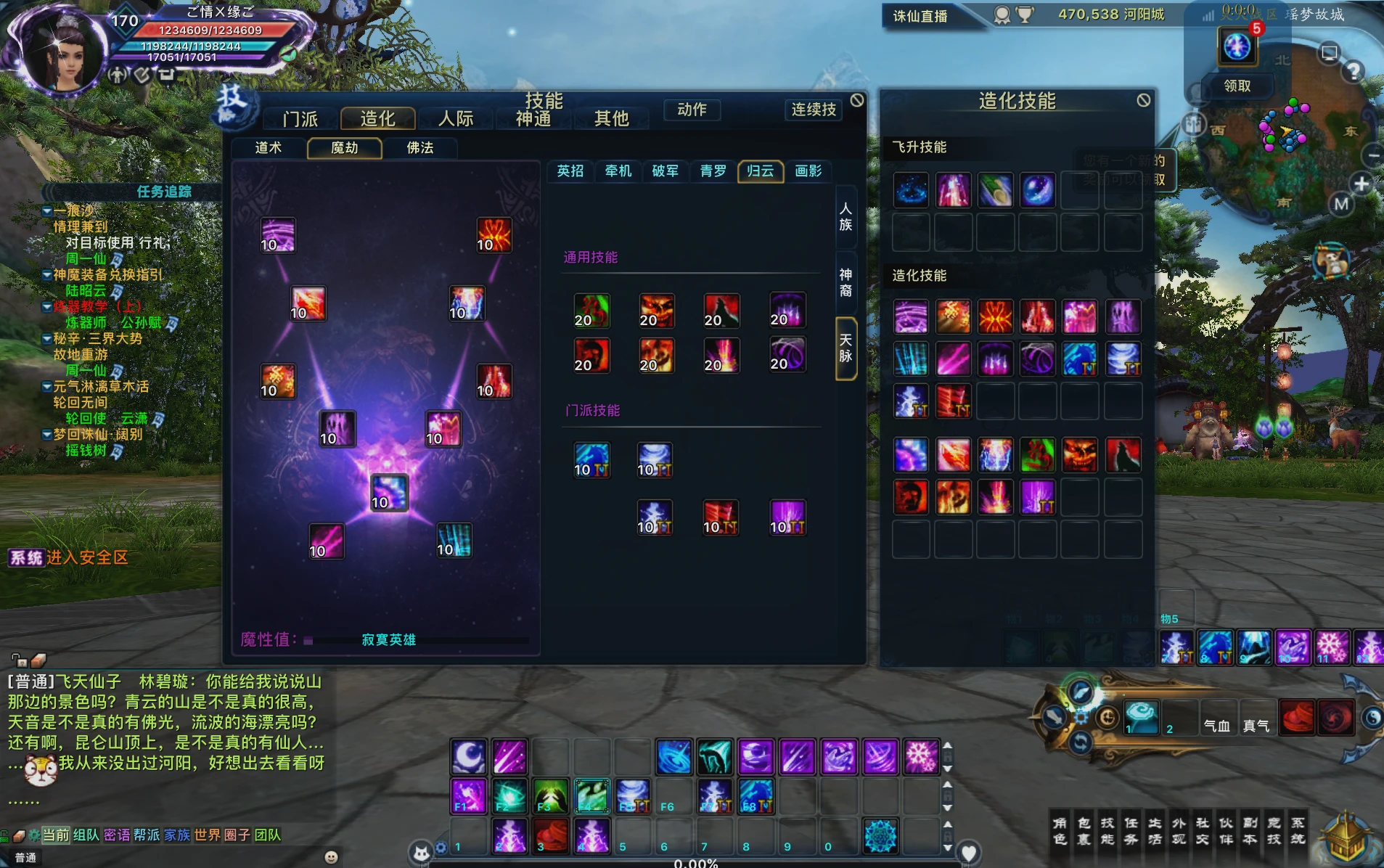Viewport: 1384px width, 868px height.
Task: Select the 英招 category tab
Action: click(x=570, y=171)
